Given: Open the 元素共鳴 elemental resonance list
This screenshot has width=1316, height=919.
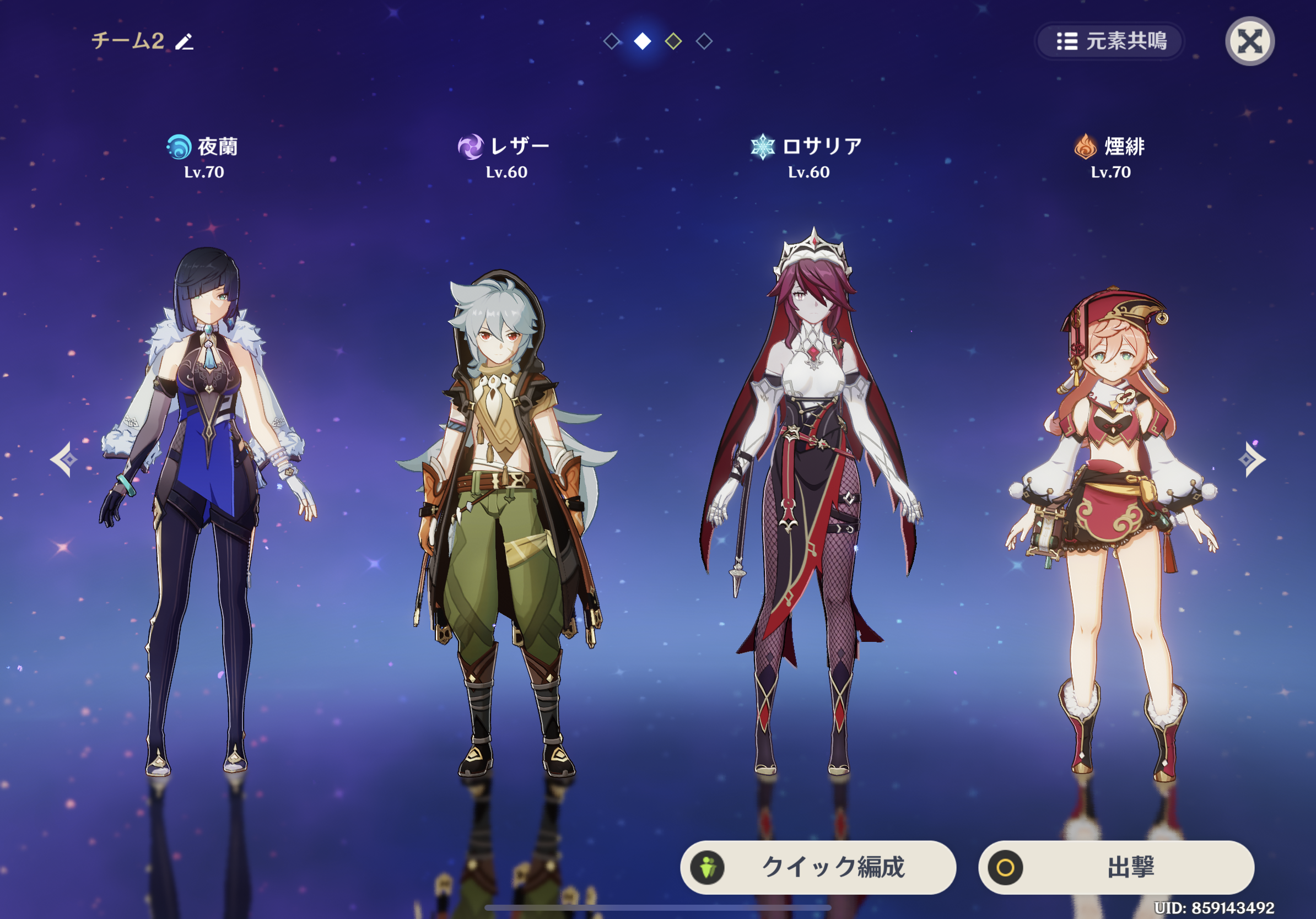Looking at the screenshot, I should point(1110,41).
